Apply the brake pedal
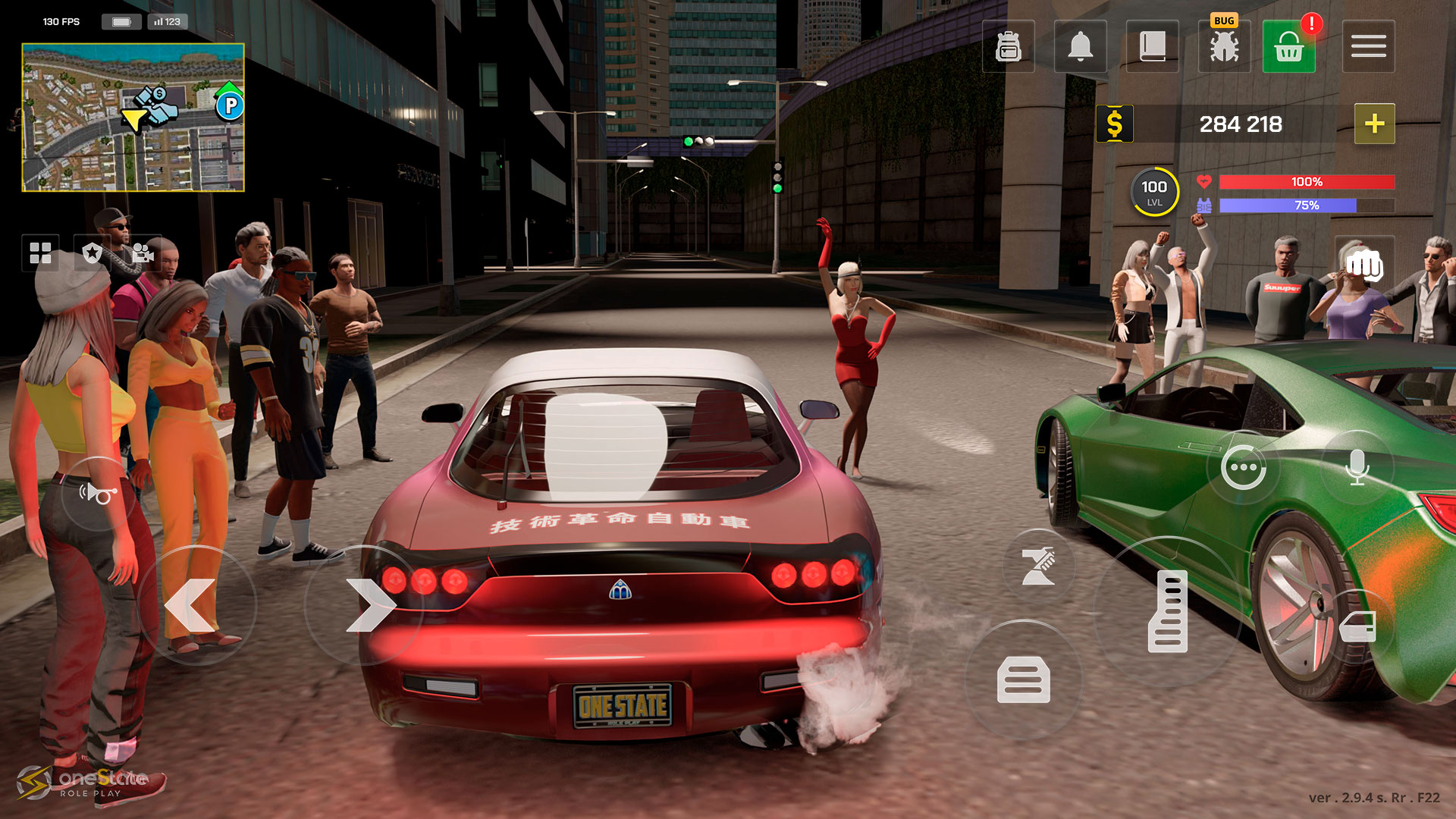The height and width of the screenshot is (819, 1456). pyautogui.click(x=1023, y=679)
